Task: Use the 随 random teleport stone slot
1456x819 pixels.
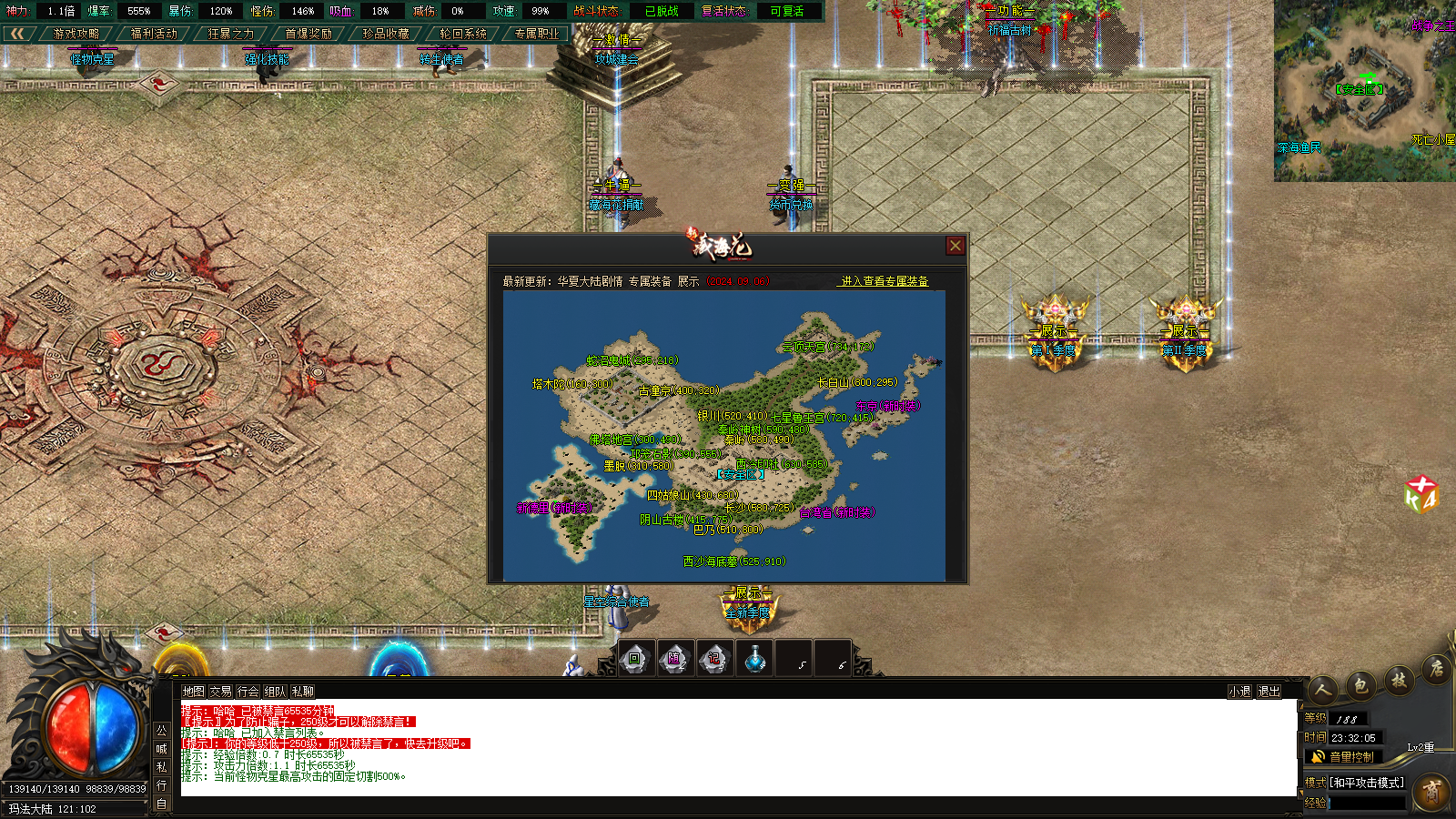Action: 674,659
